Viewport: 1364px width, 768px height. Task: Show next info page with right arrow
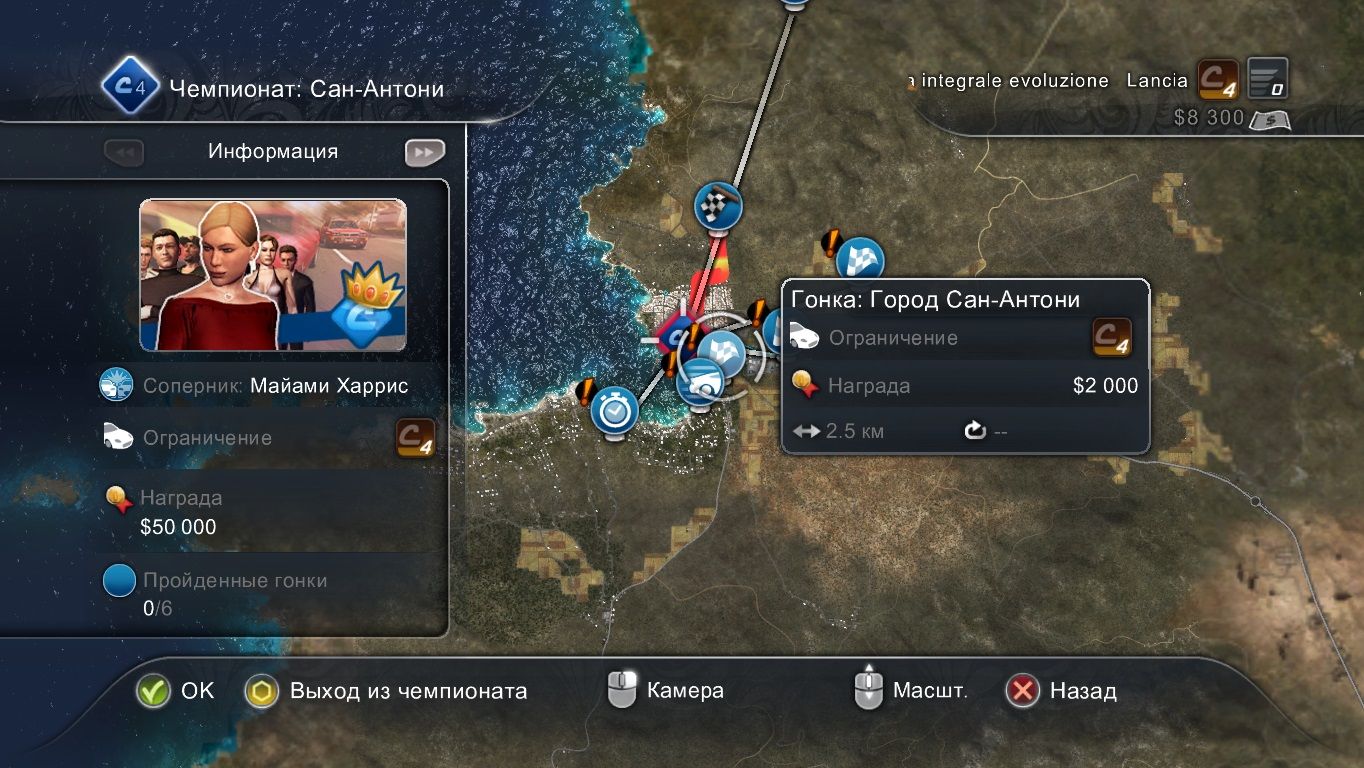pos(424,152)
